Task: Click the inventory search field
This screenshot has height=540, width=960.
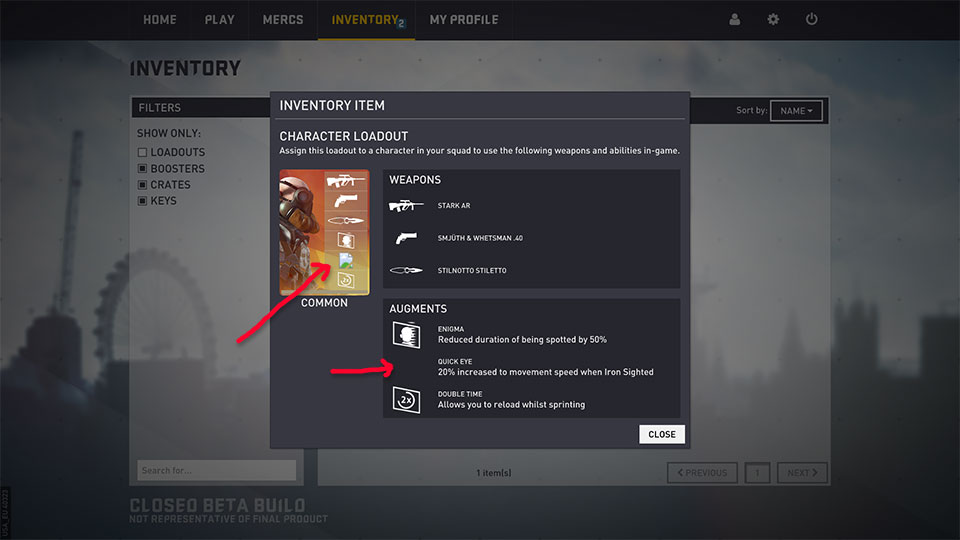Action: (x=216, y=470)
